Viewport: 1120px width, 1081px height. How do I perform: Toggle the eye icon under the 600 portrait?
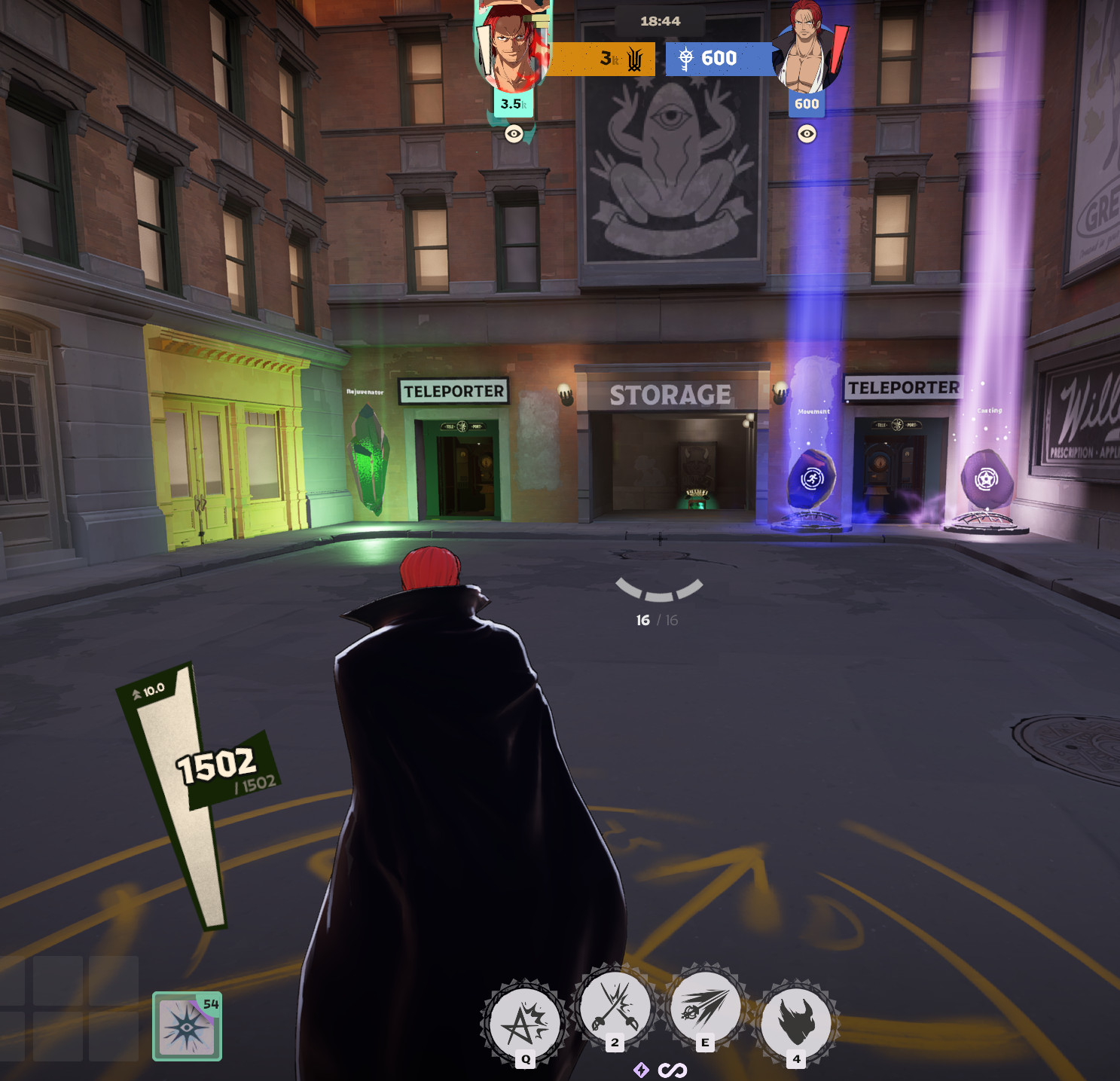[807, 134]
